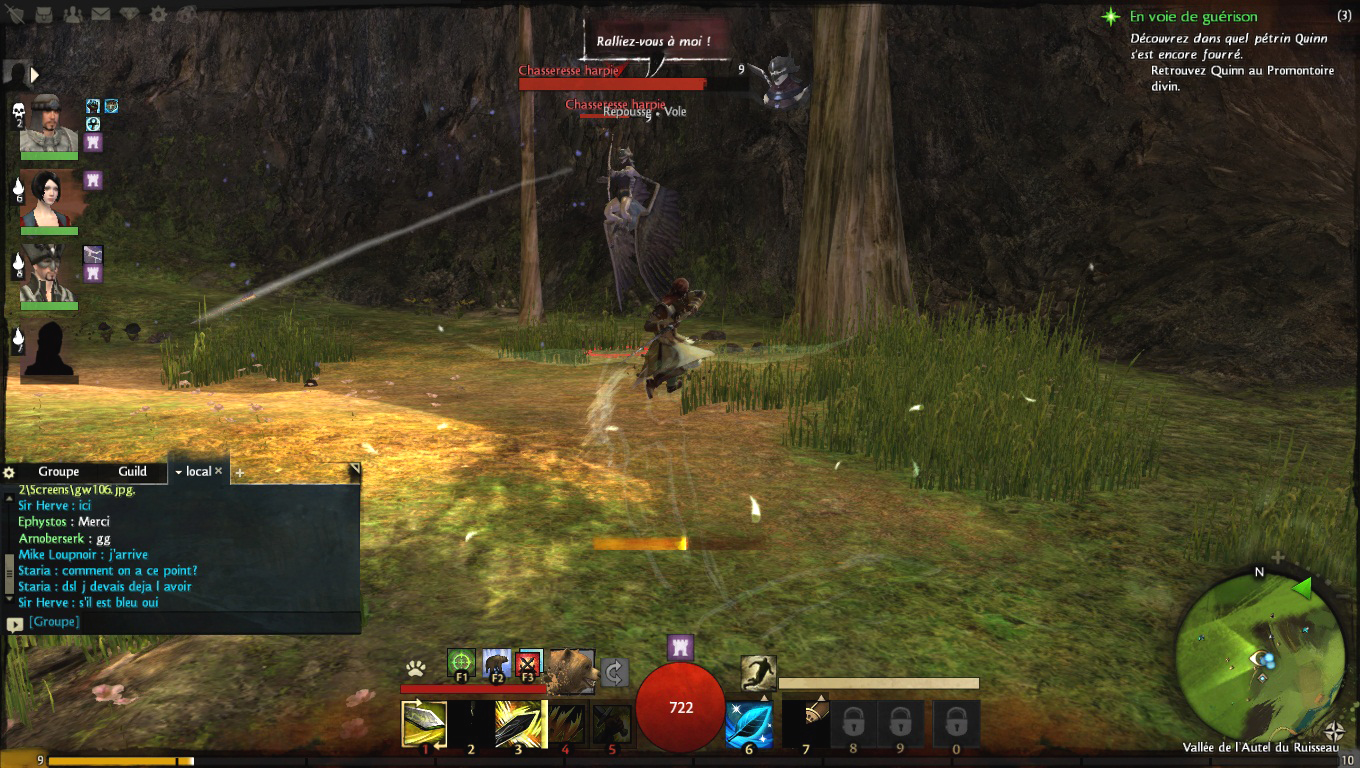
Task: Close the local chat tab
Action: point(218,471)
